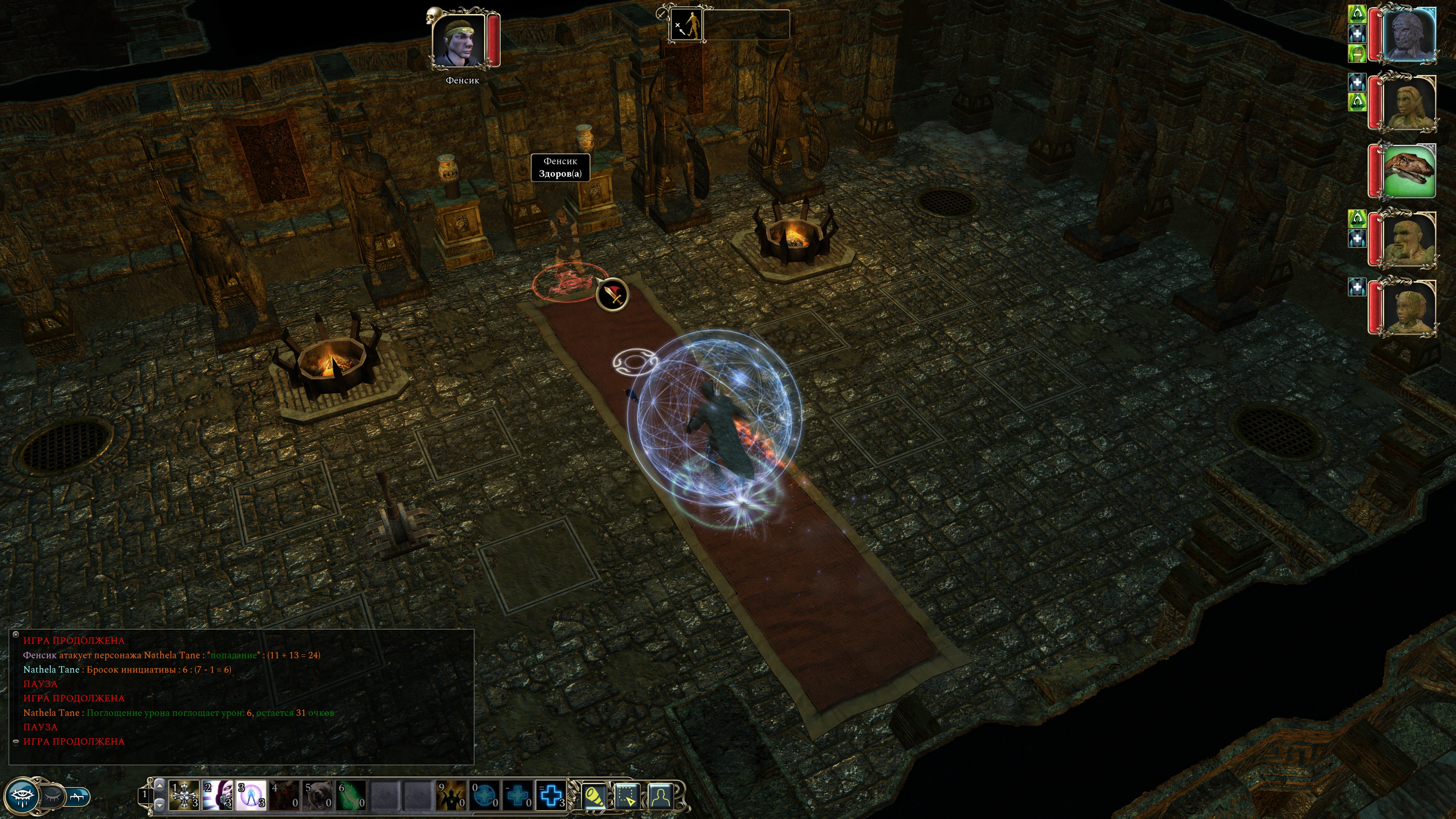1456x819 pixels.
Task: Cast the bright blue cross healing spell
Action: pyautogui.click(x=551, y=795)
